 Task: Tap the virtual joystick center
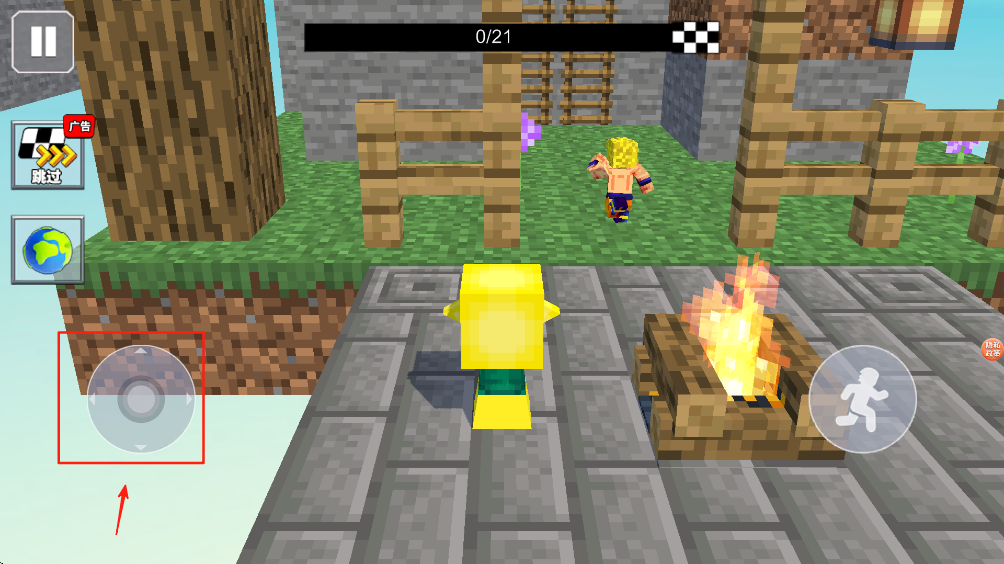(x=141, y=400)
